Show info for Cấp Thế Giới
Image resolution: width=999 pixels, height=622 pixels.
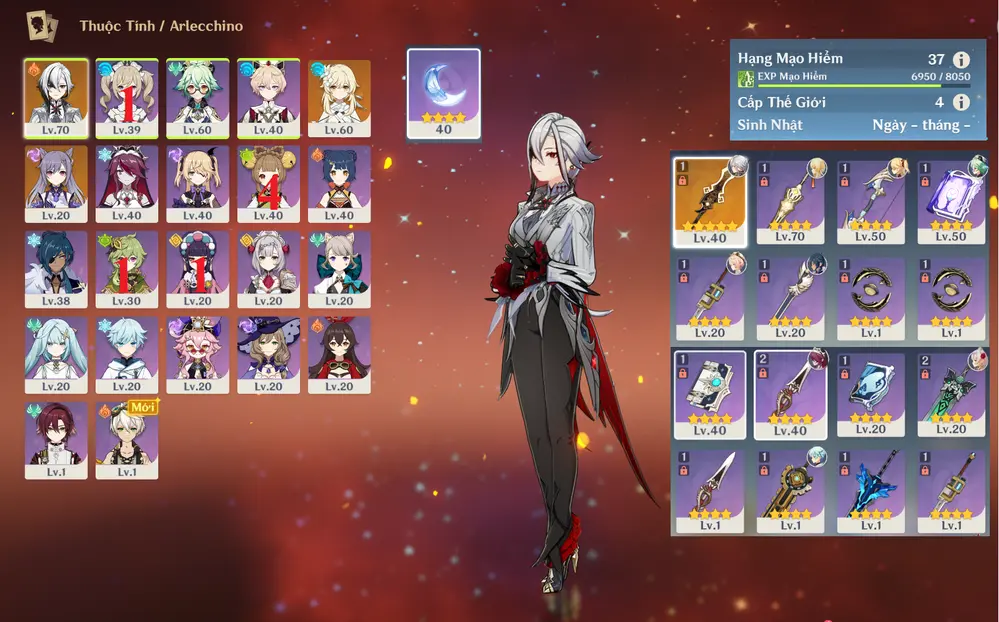point(961,102)
